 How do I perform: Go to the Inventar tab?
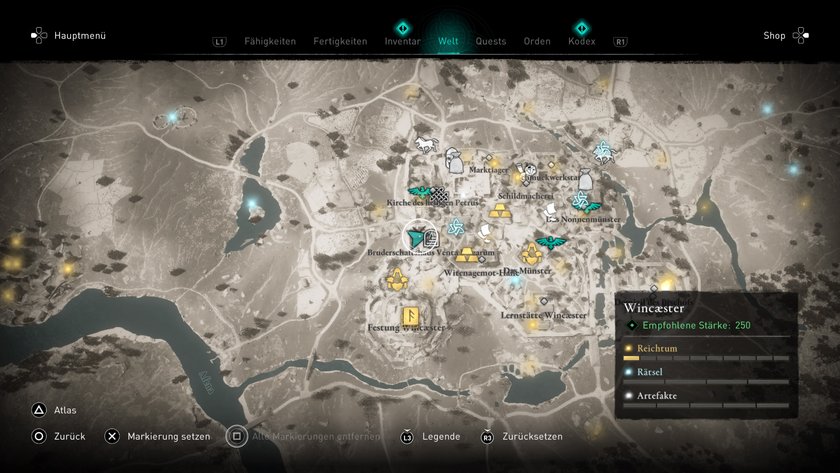[402, 42]
